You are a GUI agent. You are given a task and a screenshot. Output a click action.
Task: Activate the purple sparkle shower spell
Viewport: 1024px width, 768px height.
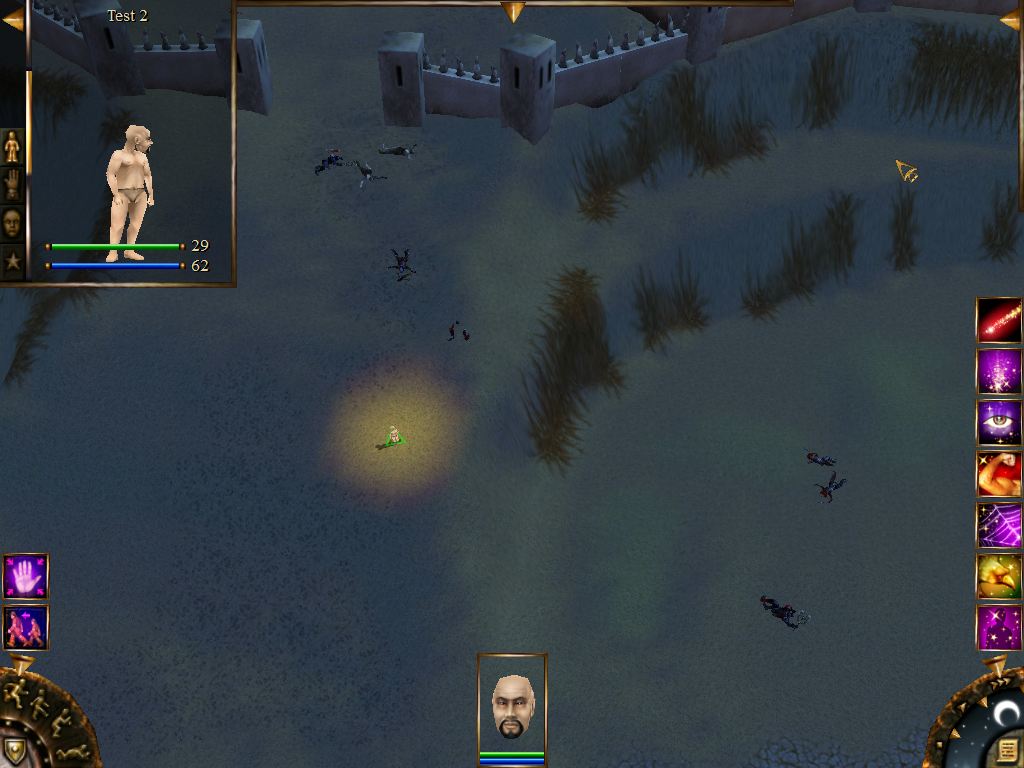coord(998,371)
